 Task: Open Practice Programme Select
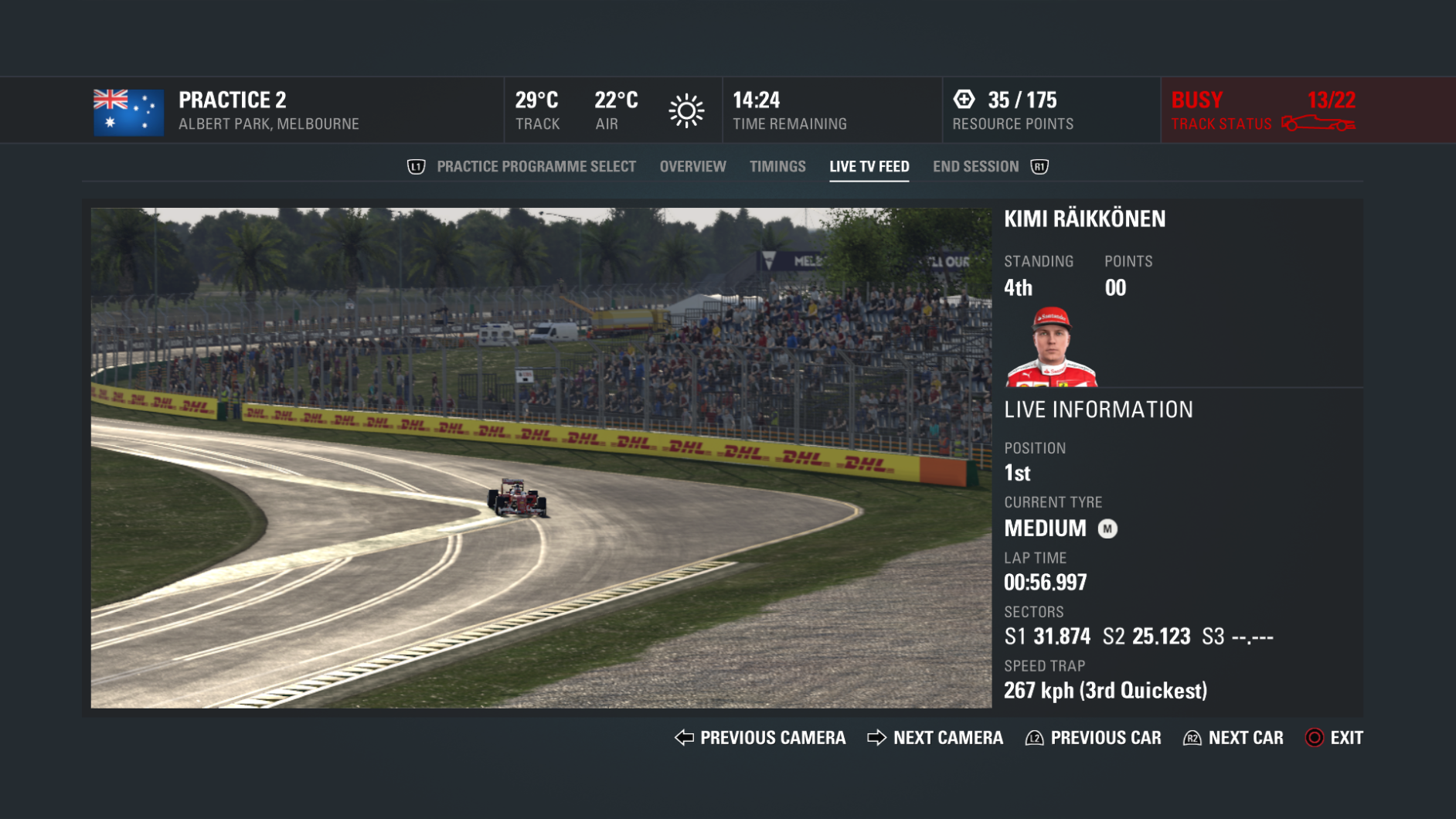(x=536, y=165)
